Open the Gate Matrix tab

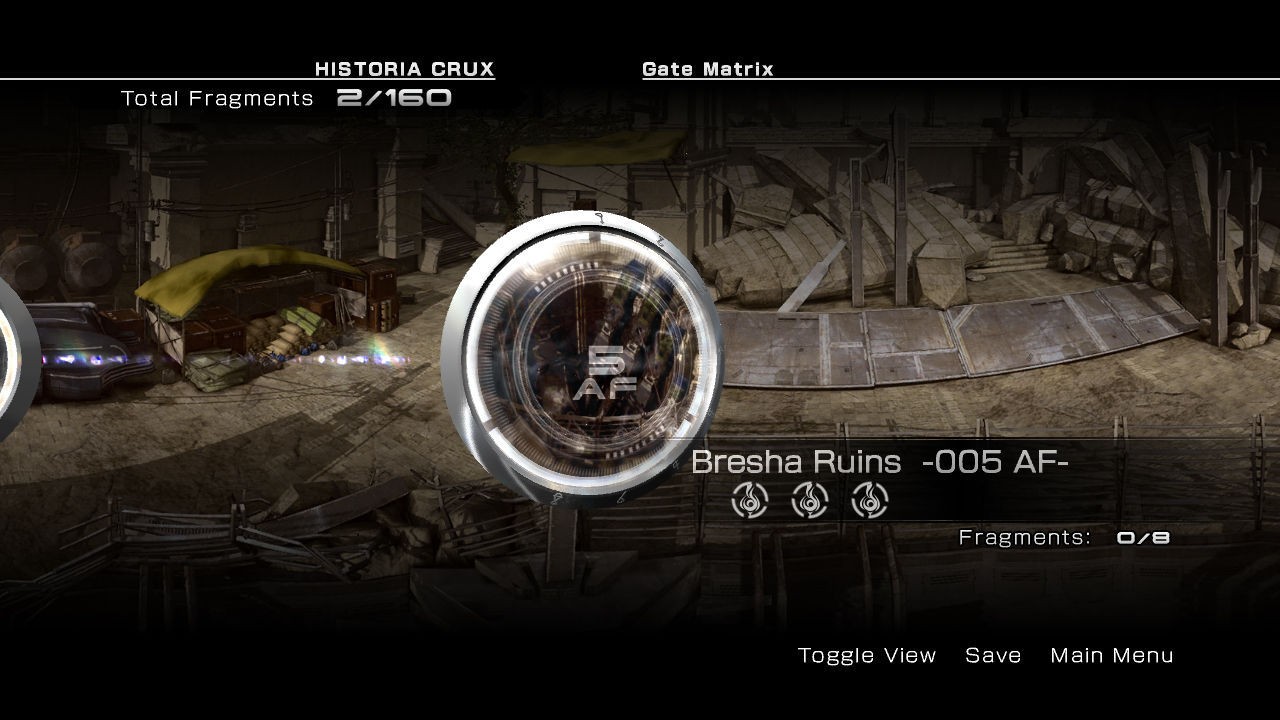707,69
